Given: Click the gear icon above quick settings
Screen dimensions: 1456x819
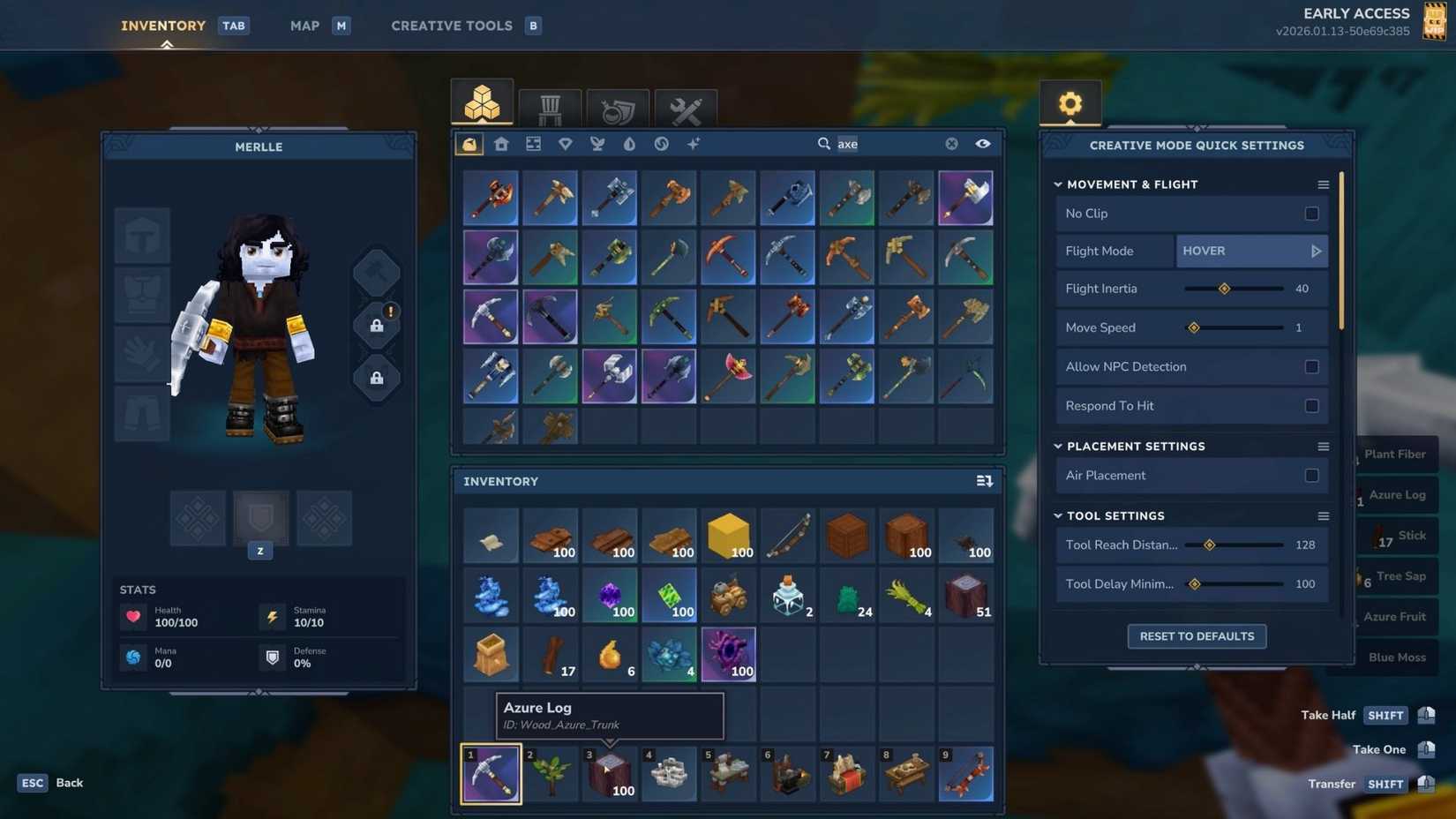Looking at the screenshot, I should (1069, 103).
